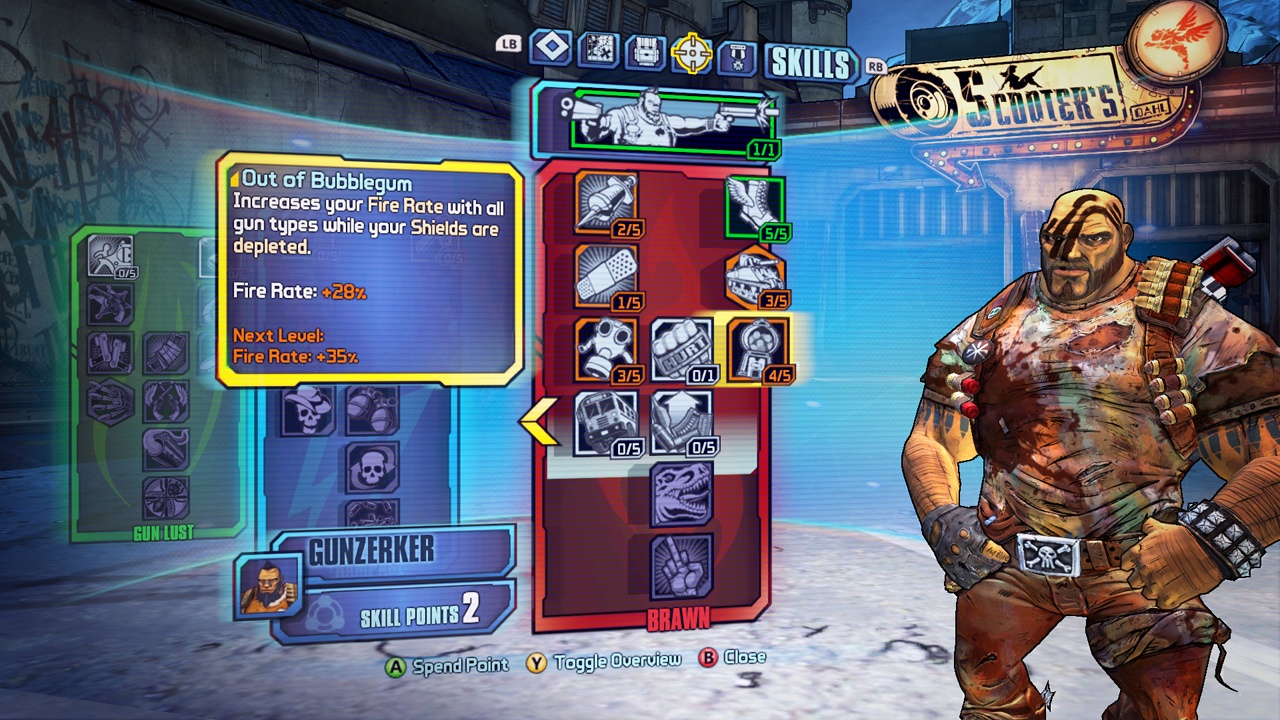Image resolution: width=1280 pixels, height=720 pixels.
Task: Choose the T-rex skill icon
Action: [x=682, y=494]
